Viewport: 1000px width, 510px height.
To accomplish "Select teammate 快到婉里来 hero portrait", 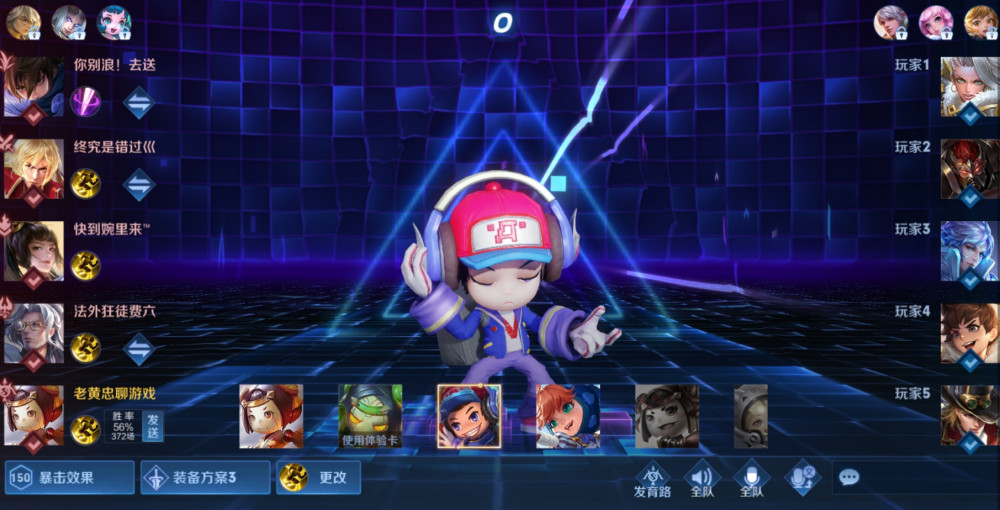I will point(33,251).
